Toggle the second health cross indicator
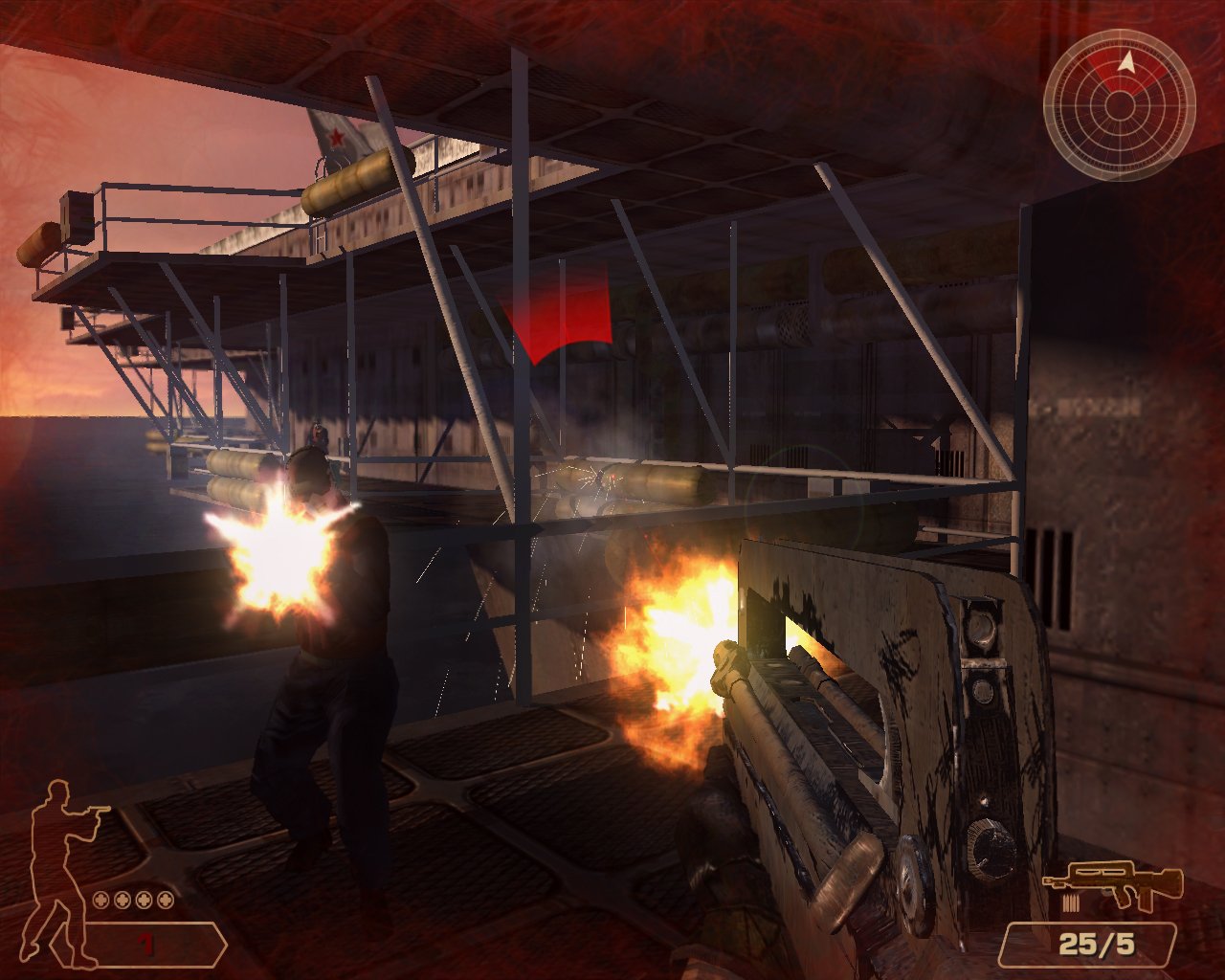The height and width of the screenshot is (980, 1225). [122, 900]
